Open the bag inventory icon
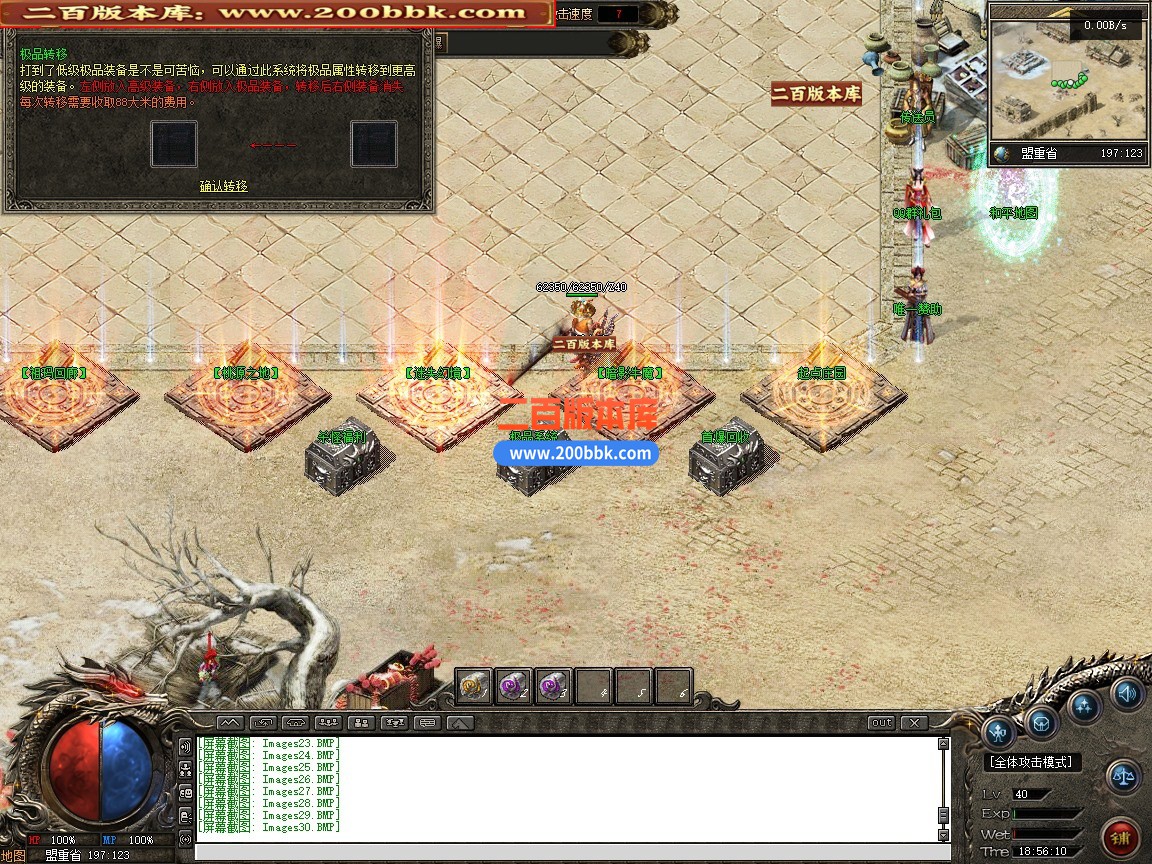Viewport: 1152px width, 864px height. (1042, 722)
